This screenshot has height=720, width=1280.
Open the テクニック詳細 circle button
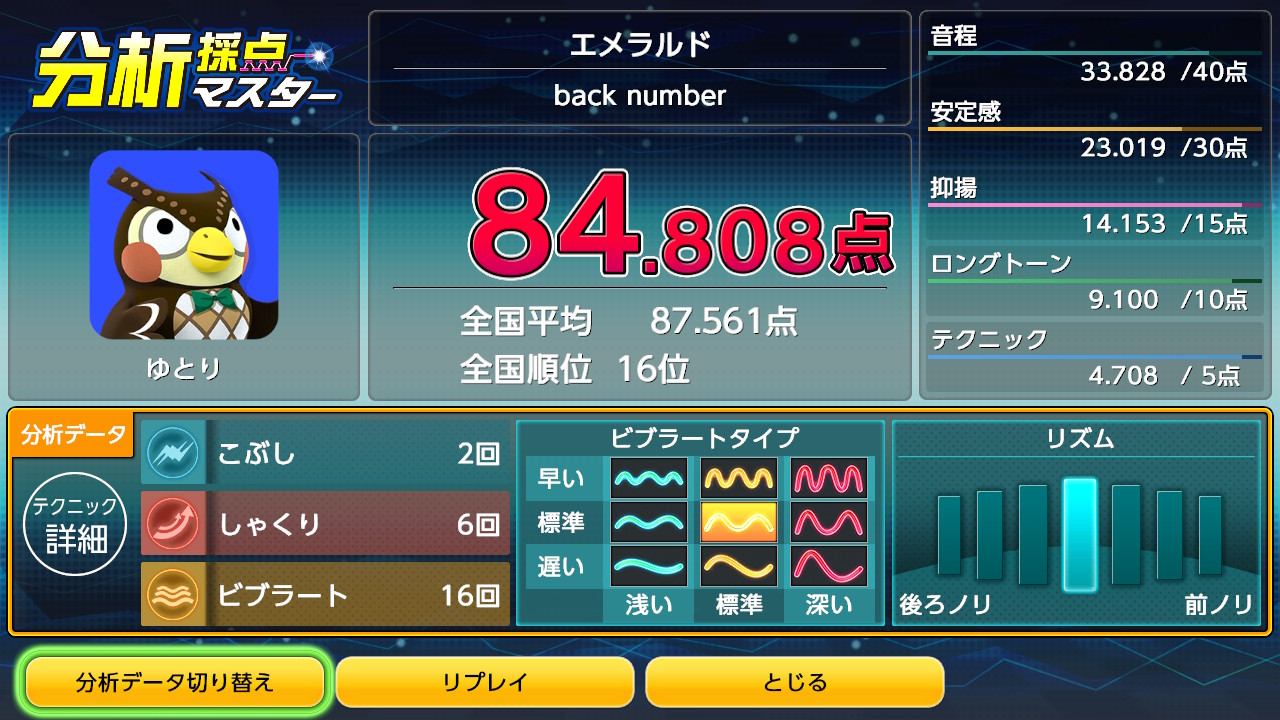76,523
